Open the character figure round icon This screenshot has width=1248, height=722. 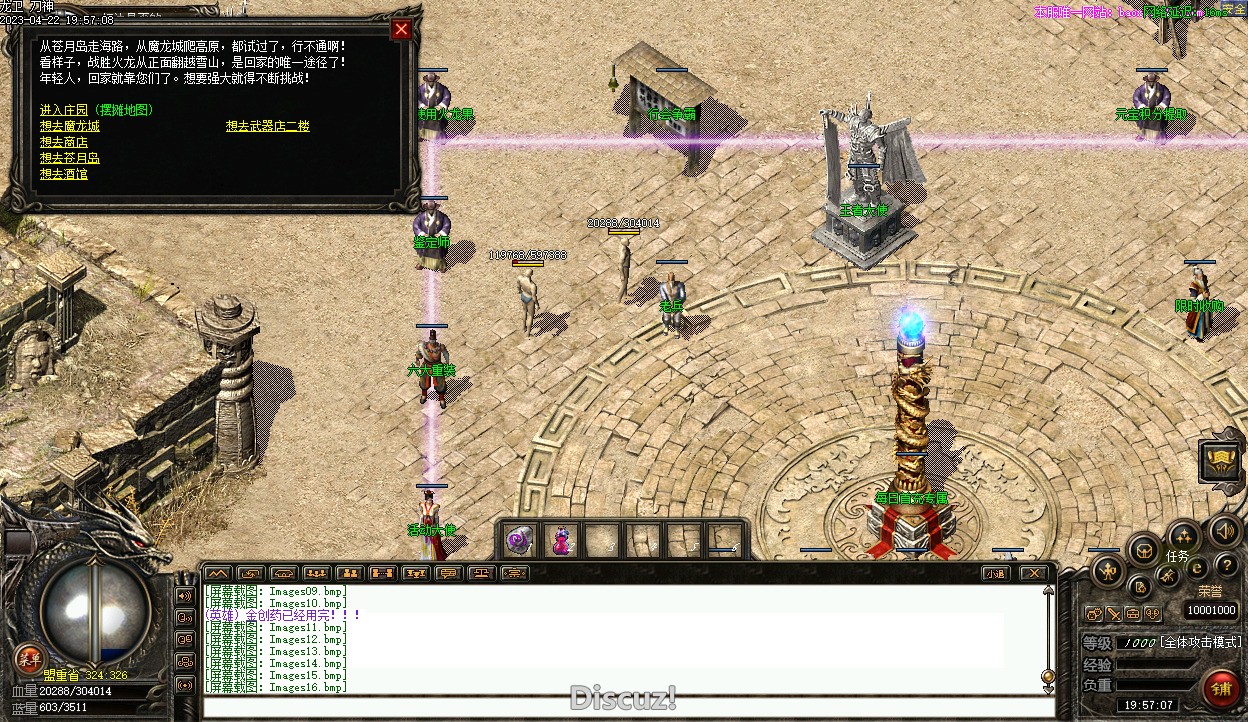(x=1106, y=571)
